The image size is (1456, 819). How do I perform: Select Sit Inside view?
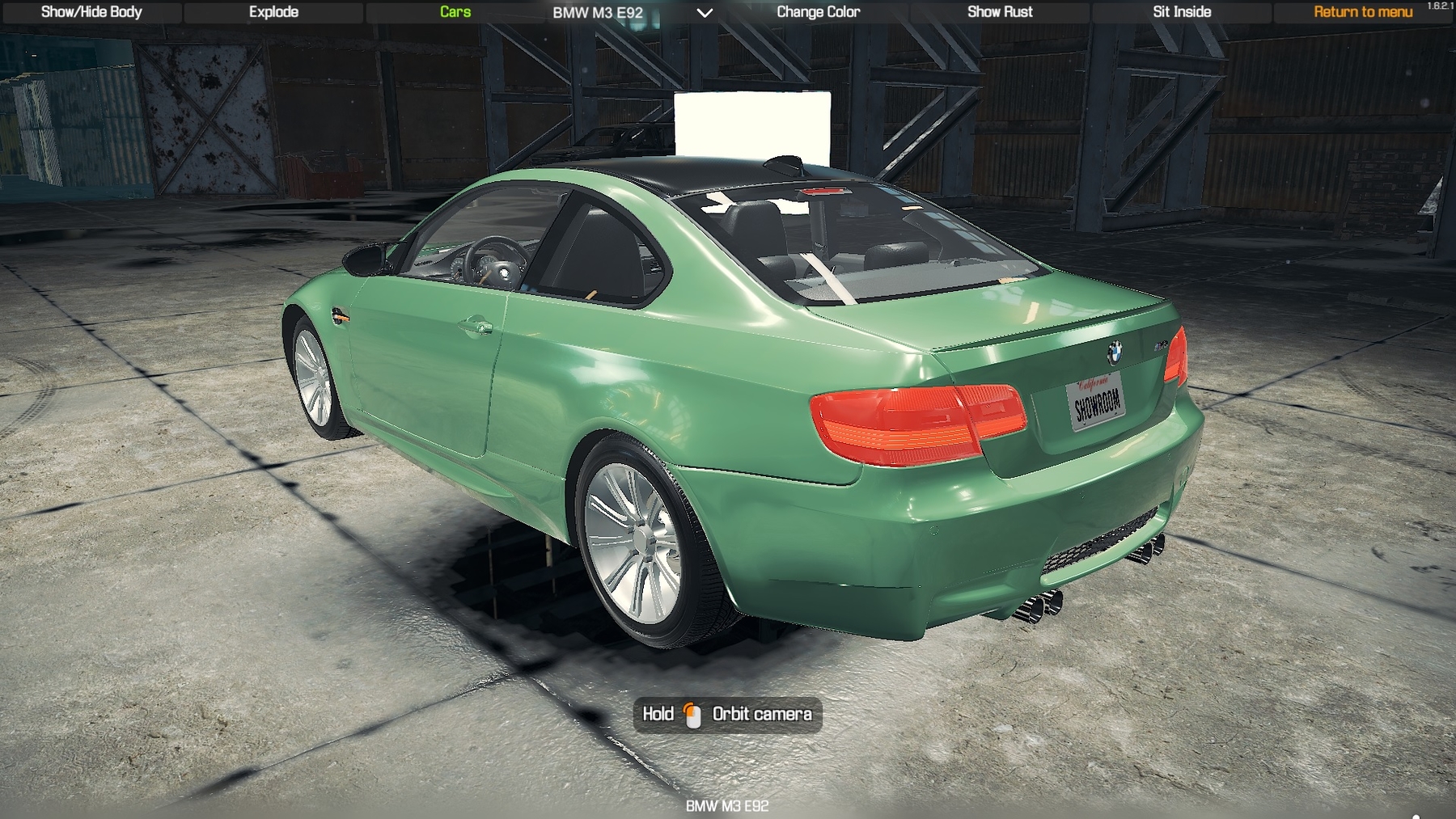coord(1182,12)
